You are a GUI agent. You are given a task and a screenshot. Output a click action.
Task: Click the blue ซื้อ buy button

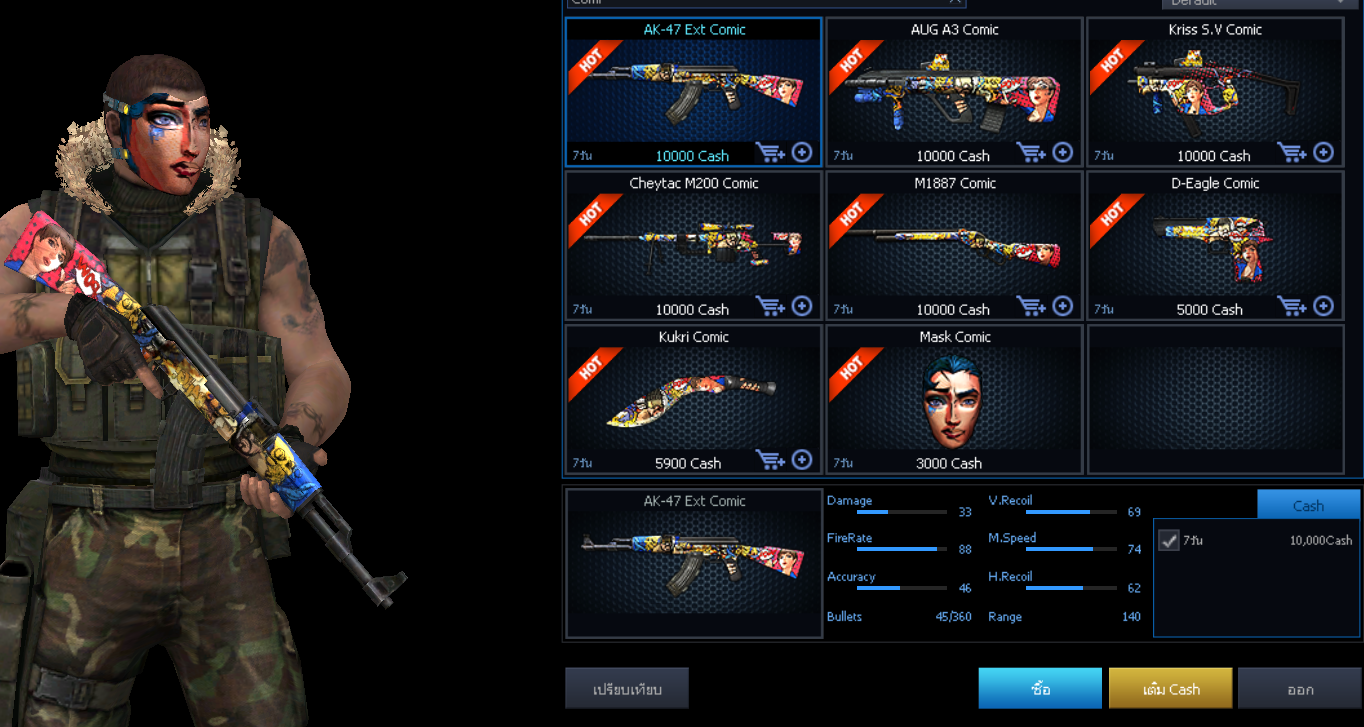point(1040,689)
